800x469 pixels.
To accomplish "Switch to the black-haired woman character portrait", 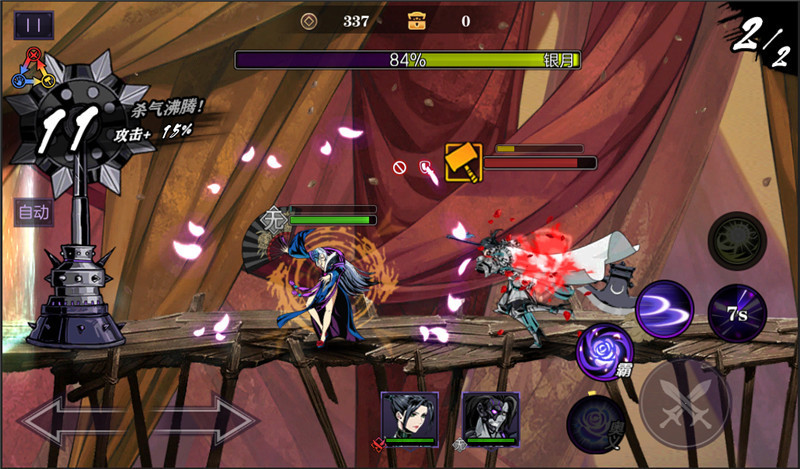I will [x=409, y=415].
